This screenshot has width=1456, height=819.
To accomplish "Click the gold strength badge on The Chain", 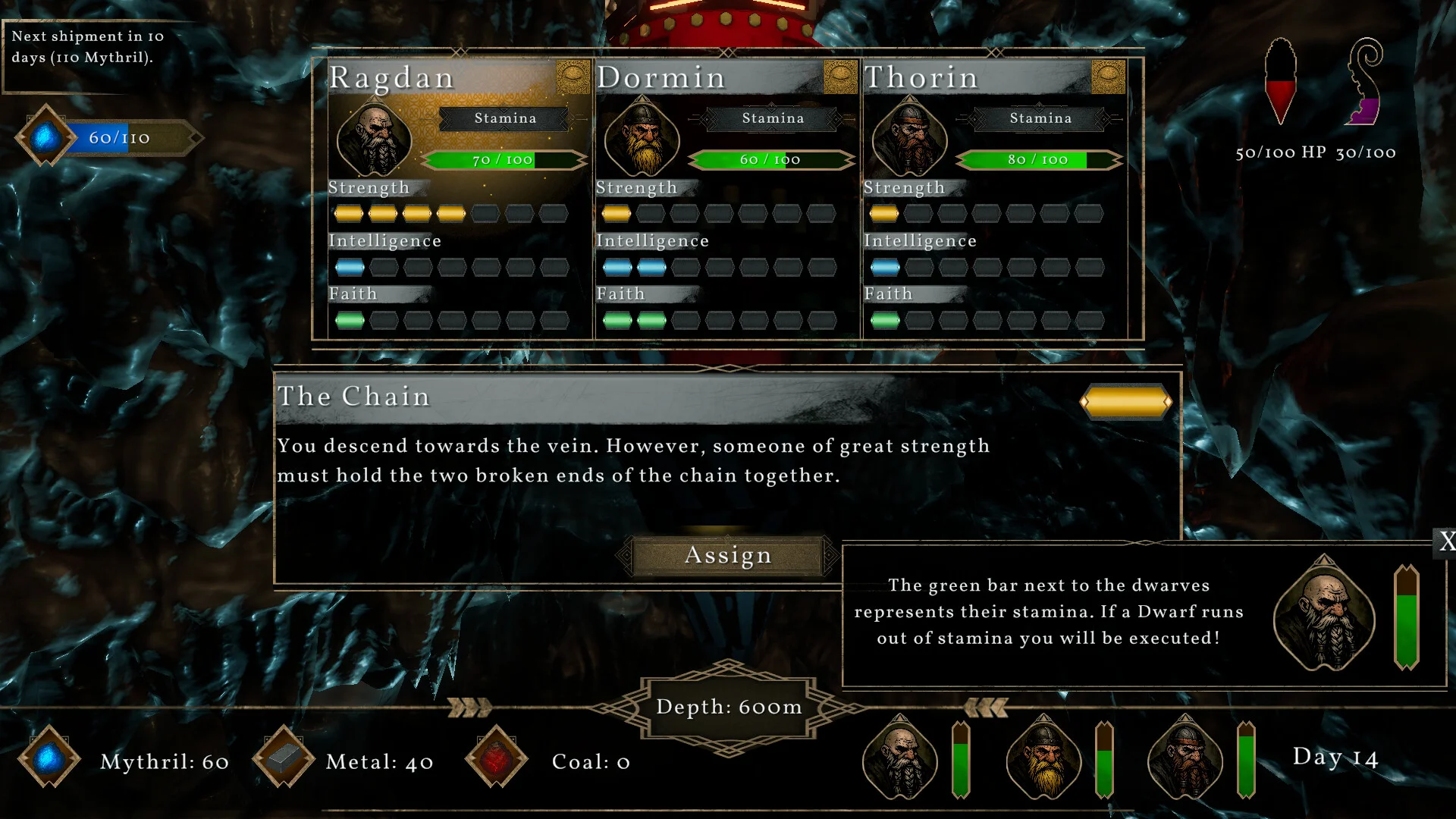I will [x=1125, y=402].
